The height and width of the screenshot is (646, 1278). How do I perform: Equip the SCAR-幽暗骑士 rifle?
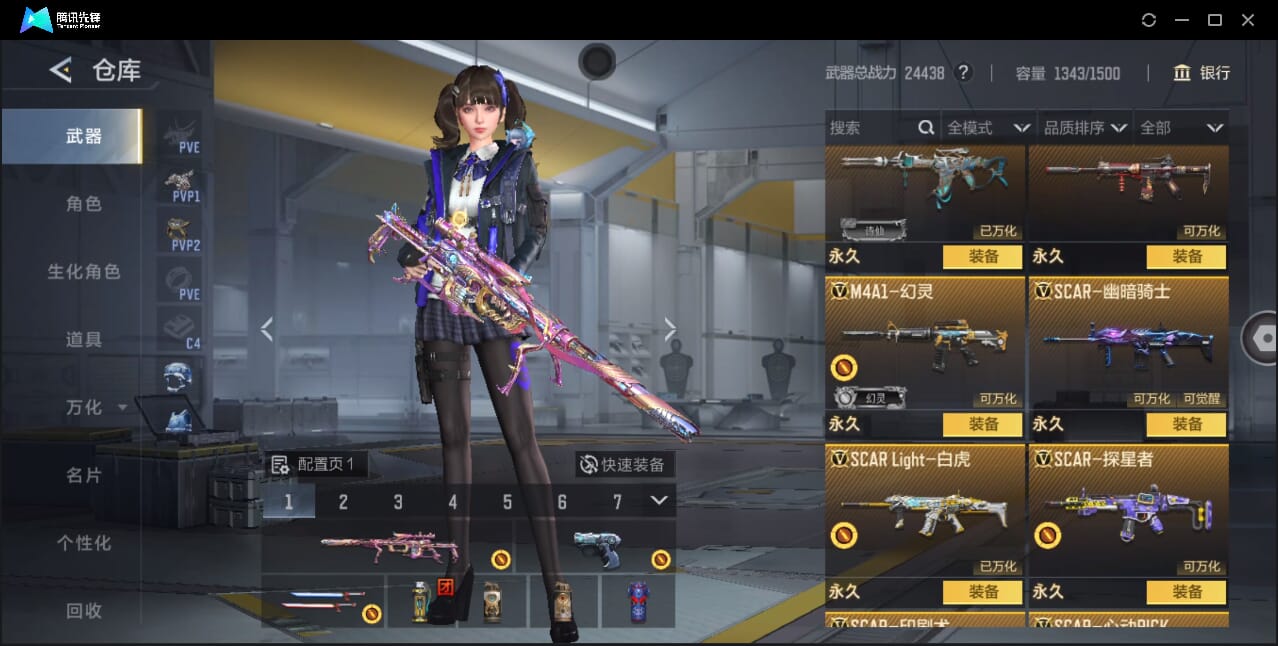(1186, 424)
